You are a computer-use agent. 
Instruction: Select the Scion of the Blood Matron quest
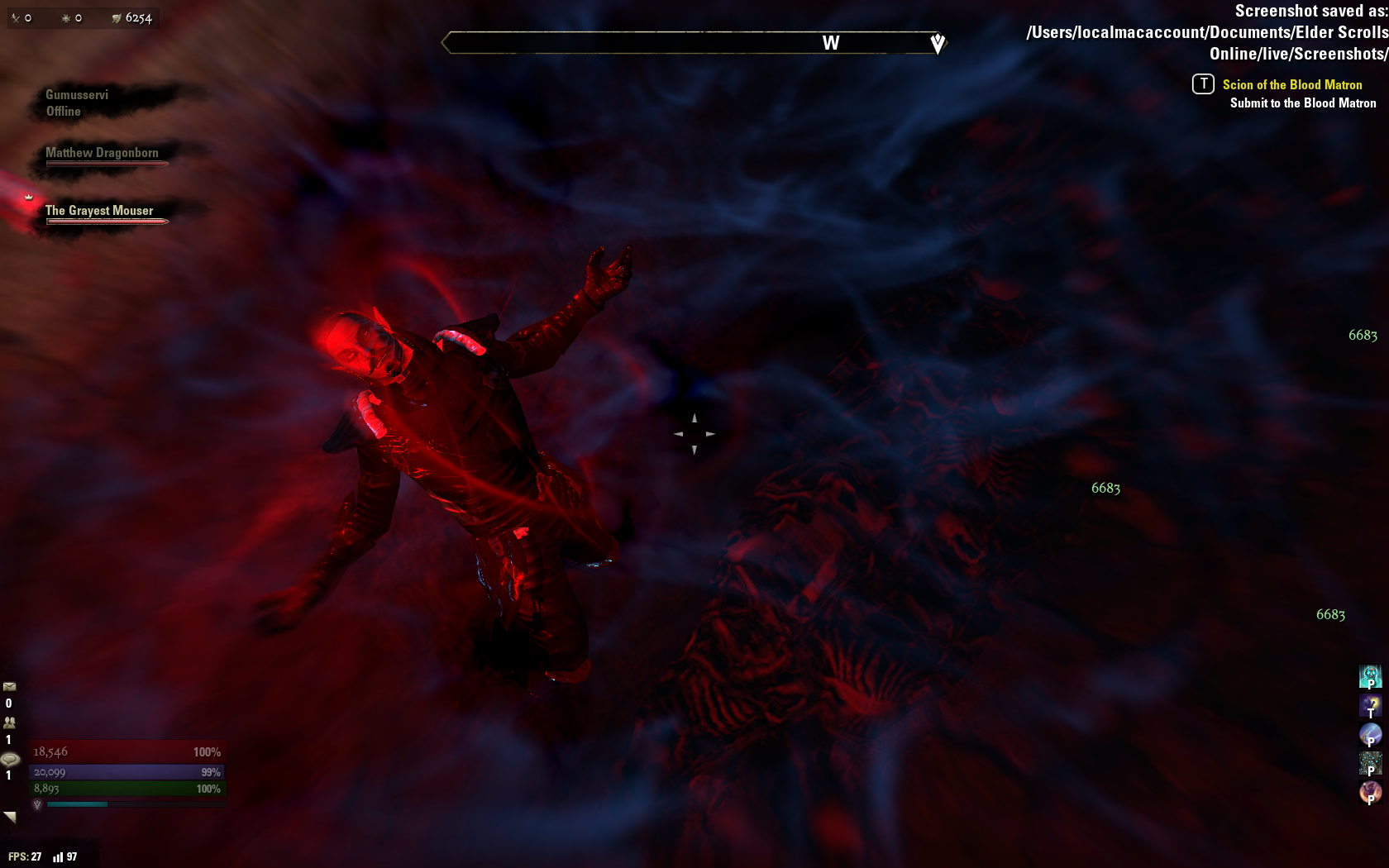[x=1291, y=84]
